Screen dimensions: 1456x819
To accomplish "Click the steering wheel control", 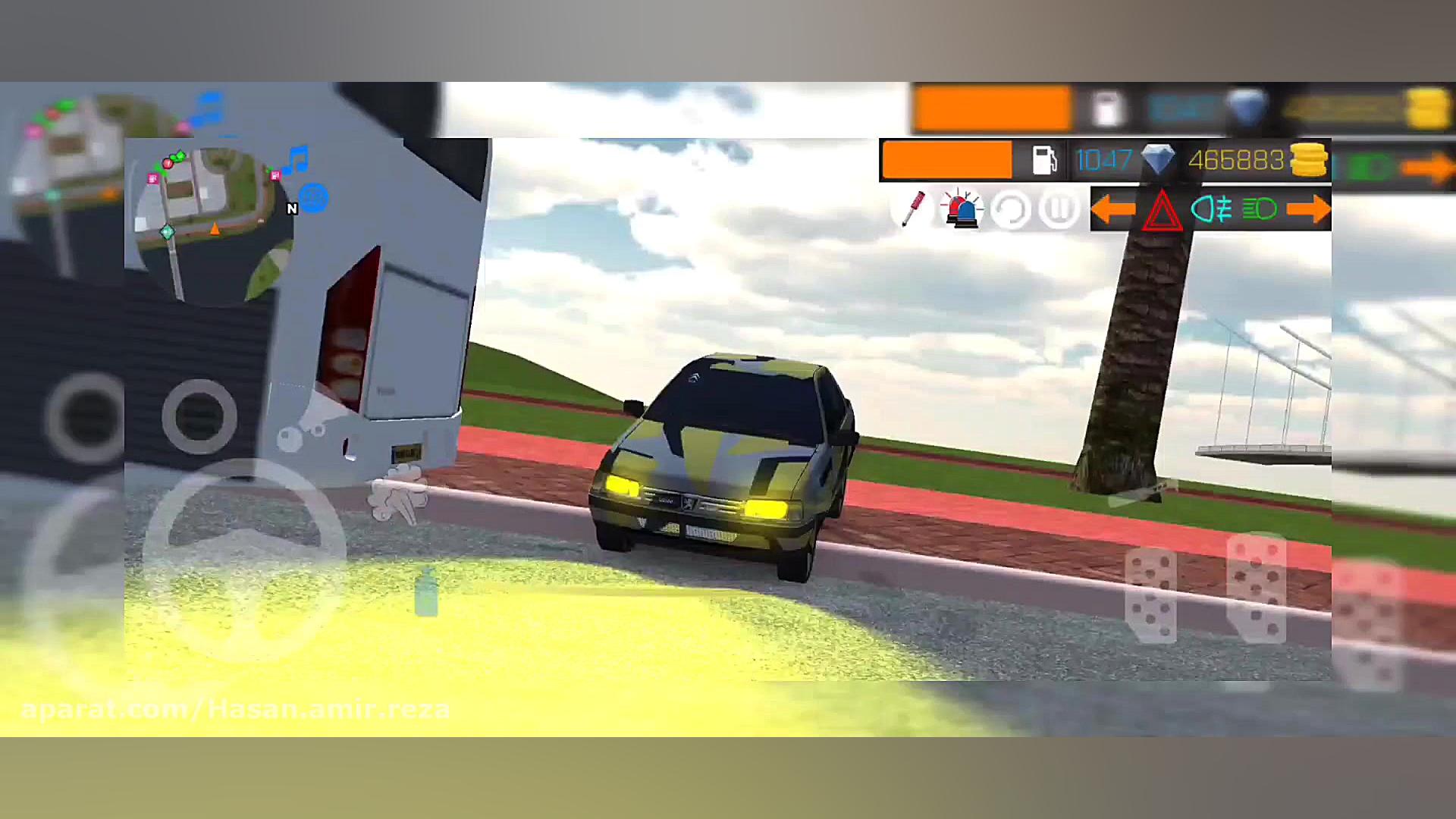I will click(244, 557).
